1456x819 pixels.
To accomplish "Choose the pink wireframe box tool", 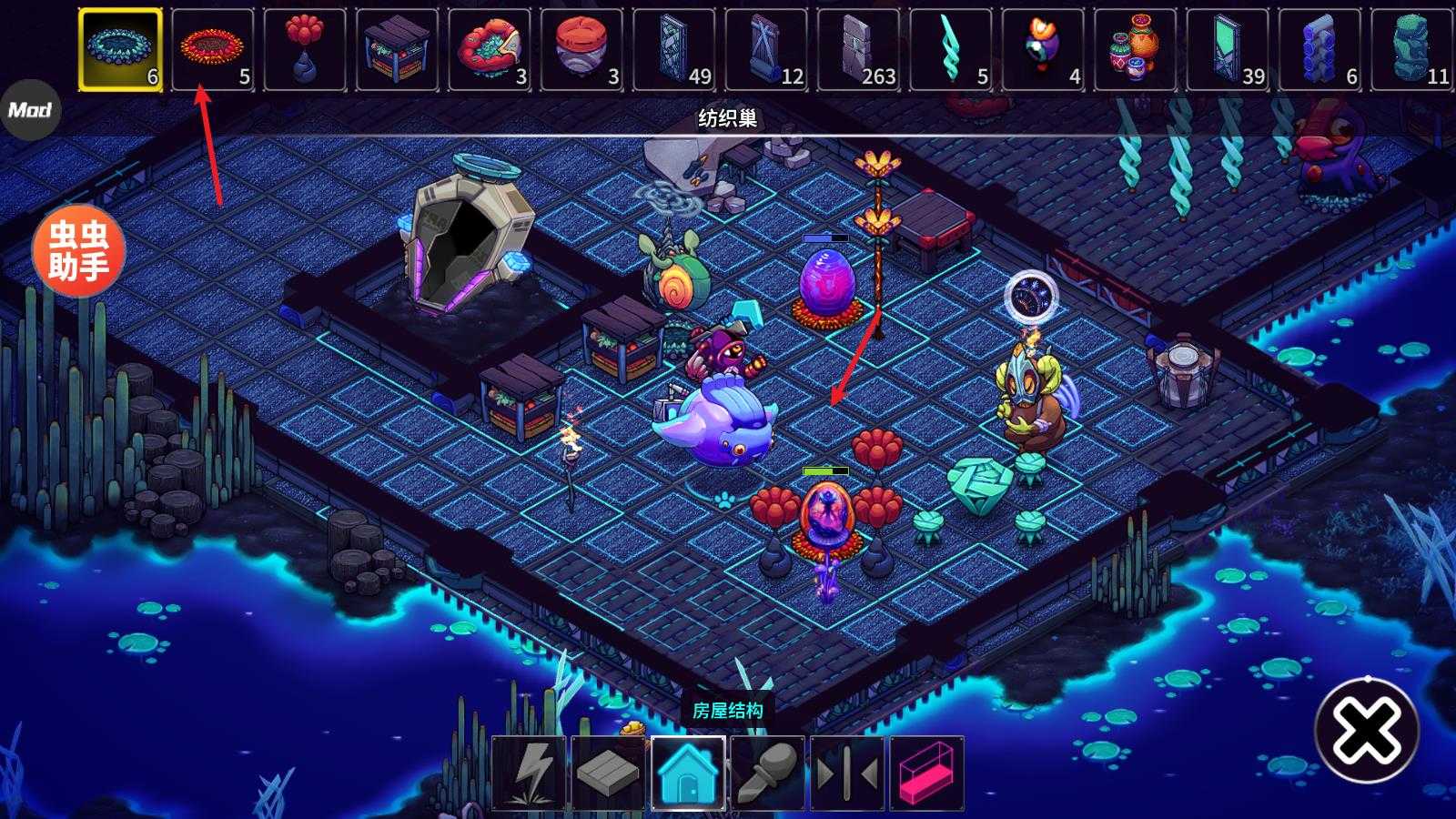I will tap(926, 773).
